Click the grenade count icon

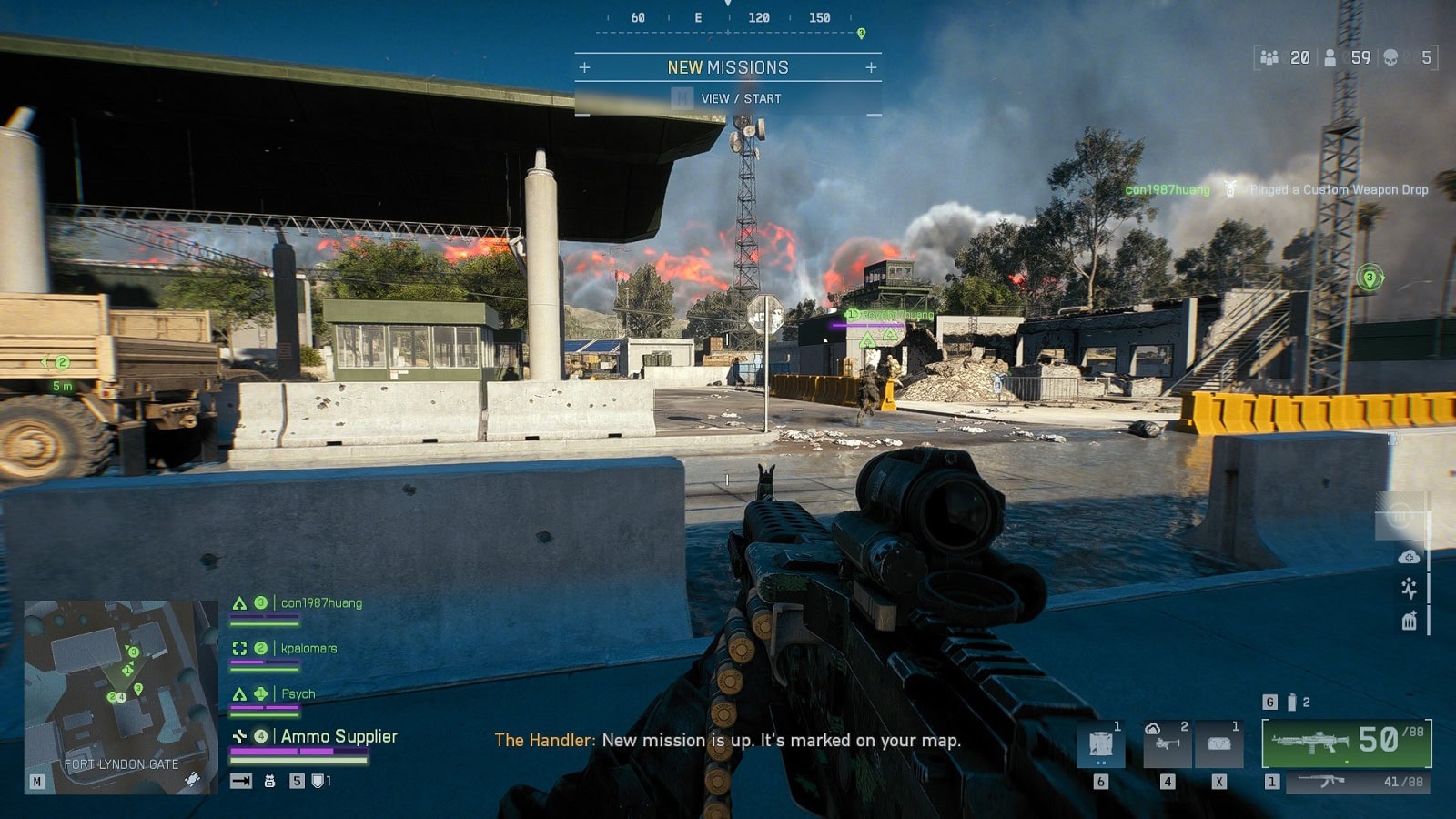click(1291, 703)
